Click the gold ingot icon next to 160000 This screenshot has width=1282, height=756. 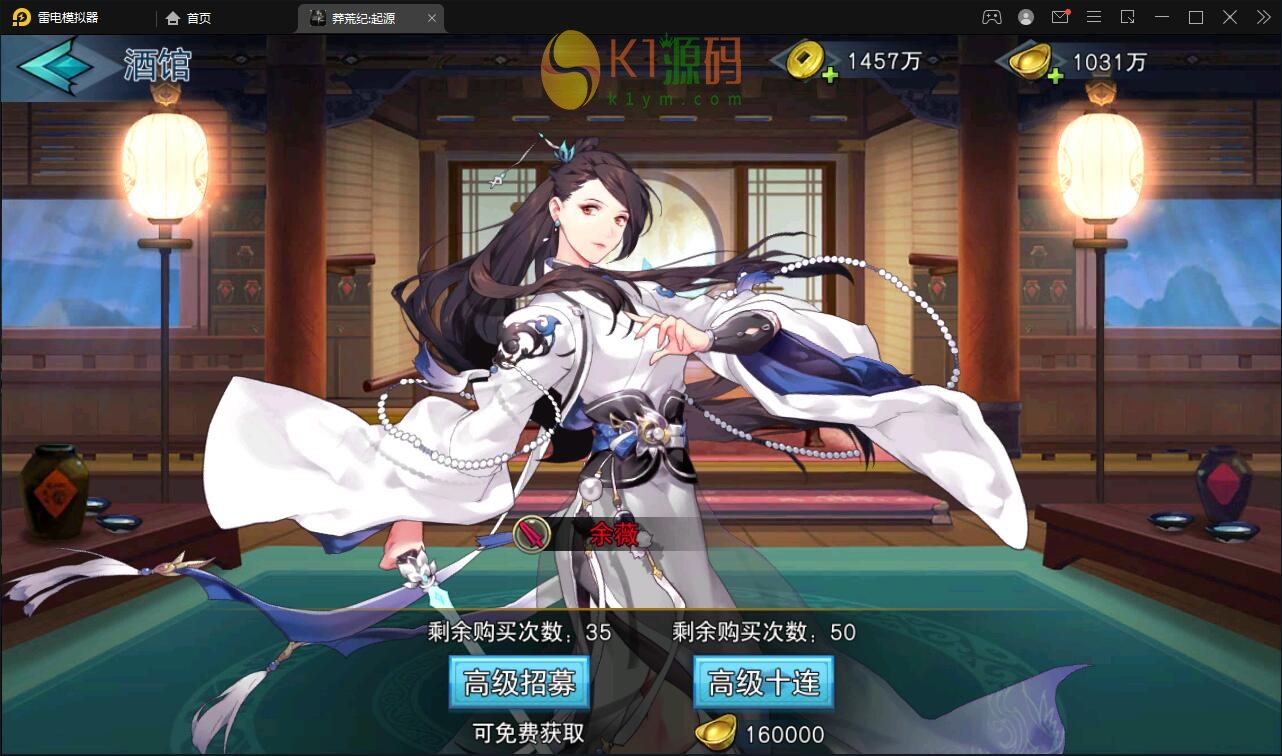713,729
